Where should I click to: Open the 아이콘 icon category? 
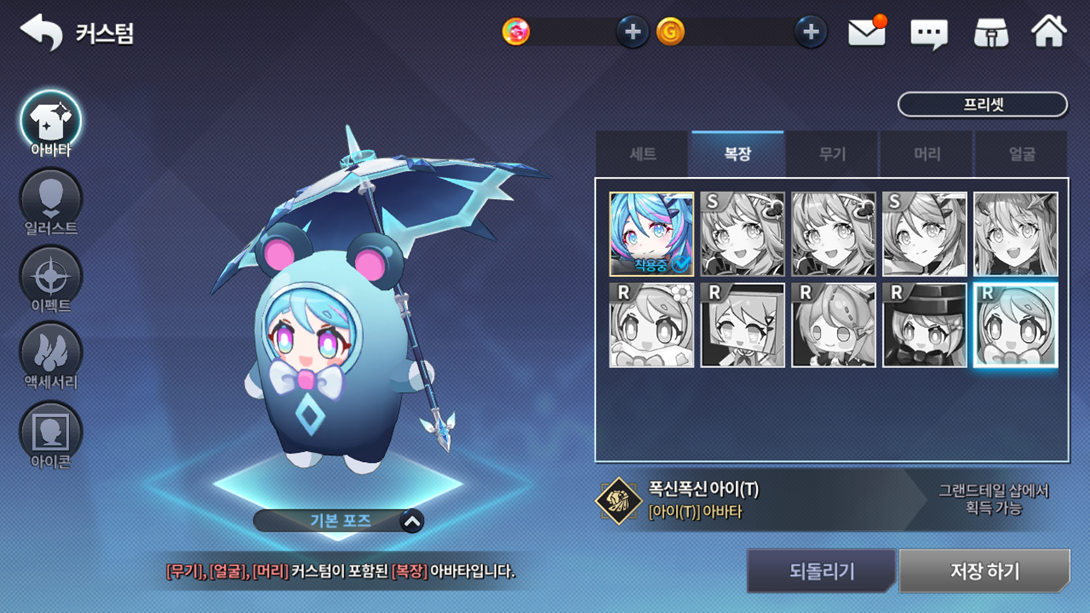(x=51, y=435)
